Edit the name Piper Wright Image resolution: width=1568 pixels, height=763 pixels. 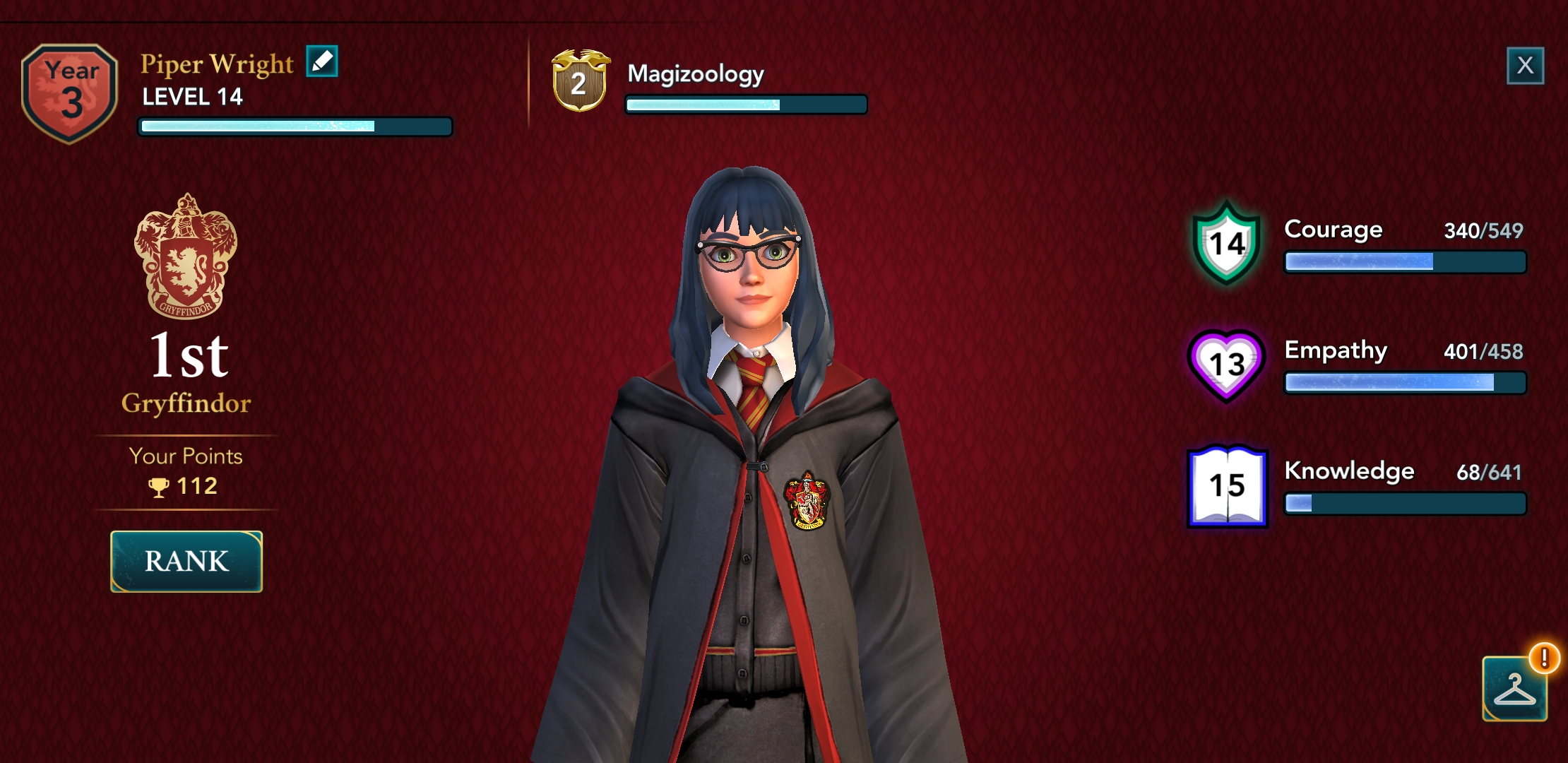pyautogui.click(x=322, y=61)
